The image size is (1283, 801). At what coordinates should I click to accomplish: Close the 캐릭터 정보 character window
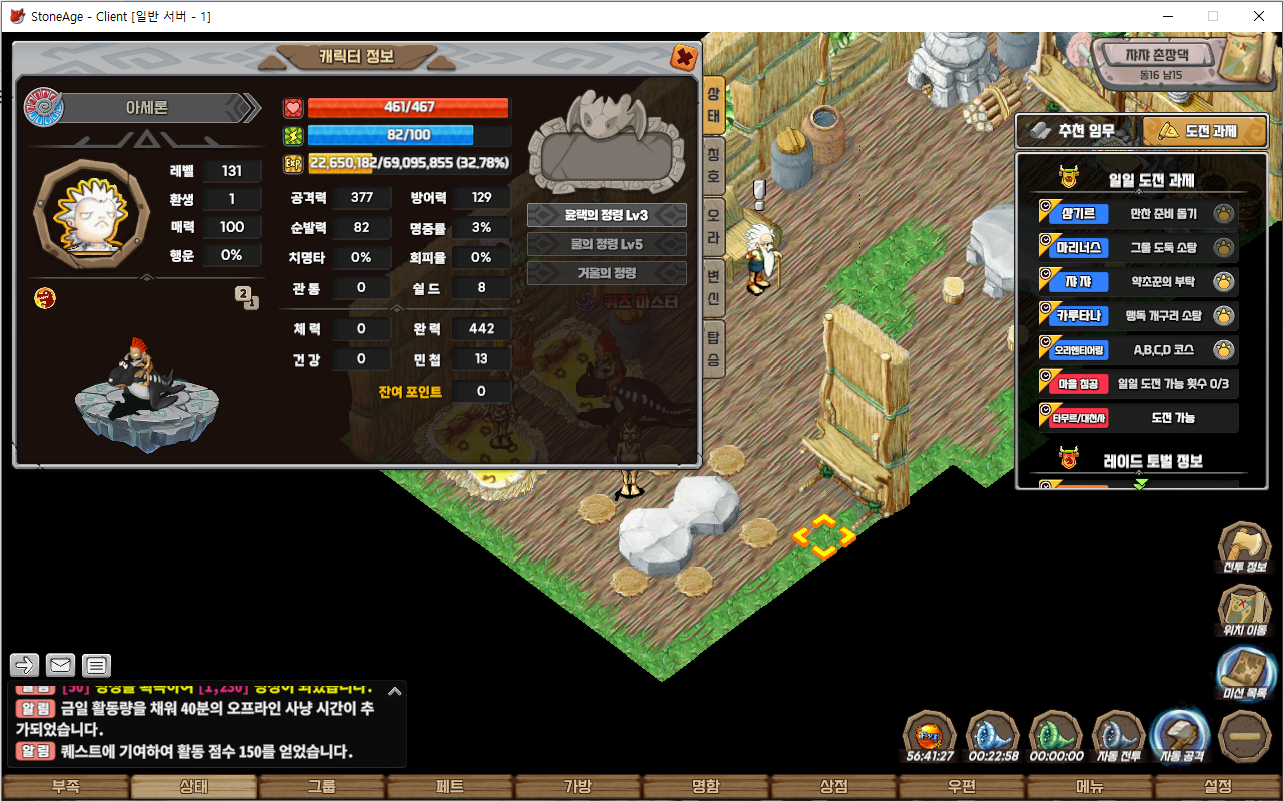(684, 57)
